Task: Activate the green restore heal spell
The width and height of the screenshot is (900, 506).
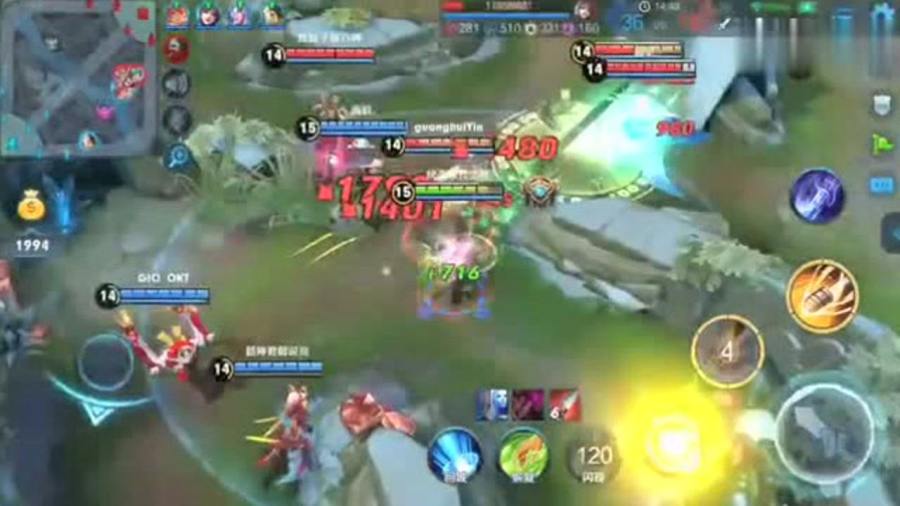Action: [x=523, y=455]
